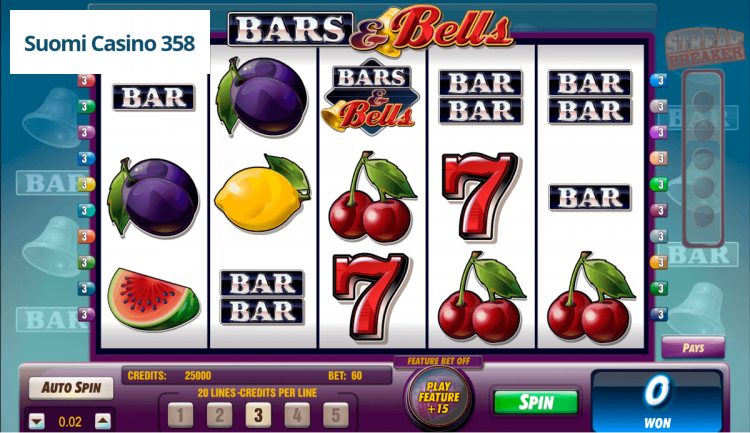
Task: Start Auto Spin mode
Action: [x=71, y=387]
